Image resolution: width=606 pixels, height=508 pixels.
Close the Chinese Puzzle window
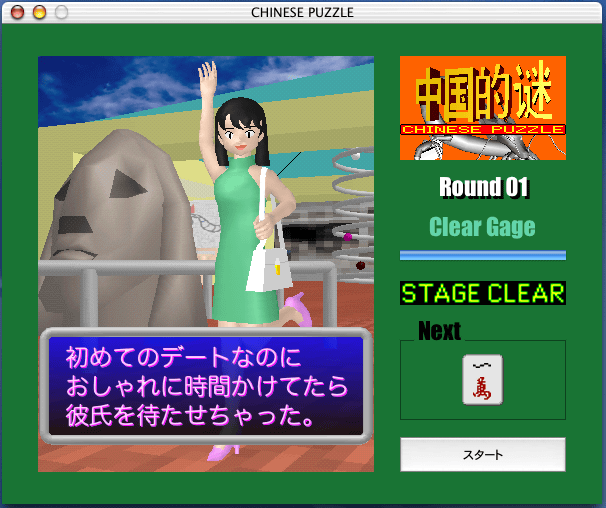click(16, 13)
